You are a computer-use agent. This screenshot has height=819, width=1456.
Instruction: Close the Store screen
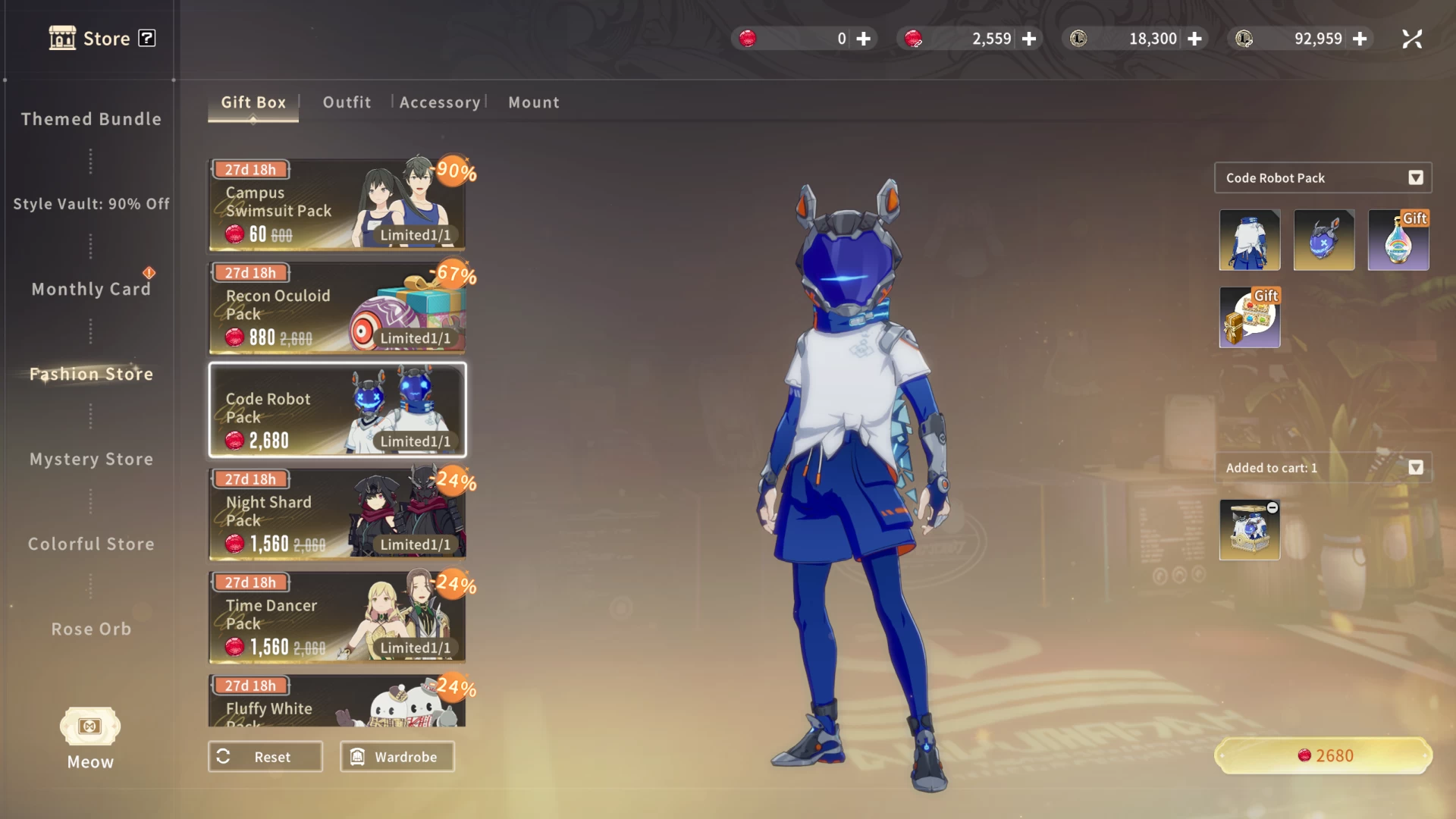[1412, 39]
